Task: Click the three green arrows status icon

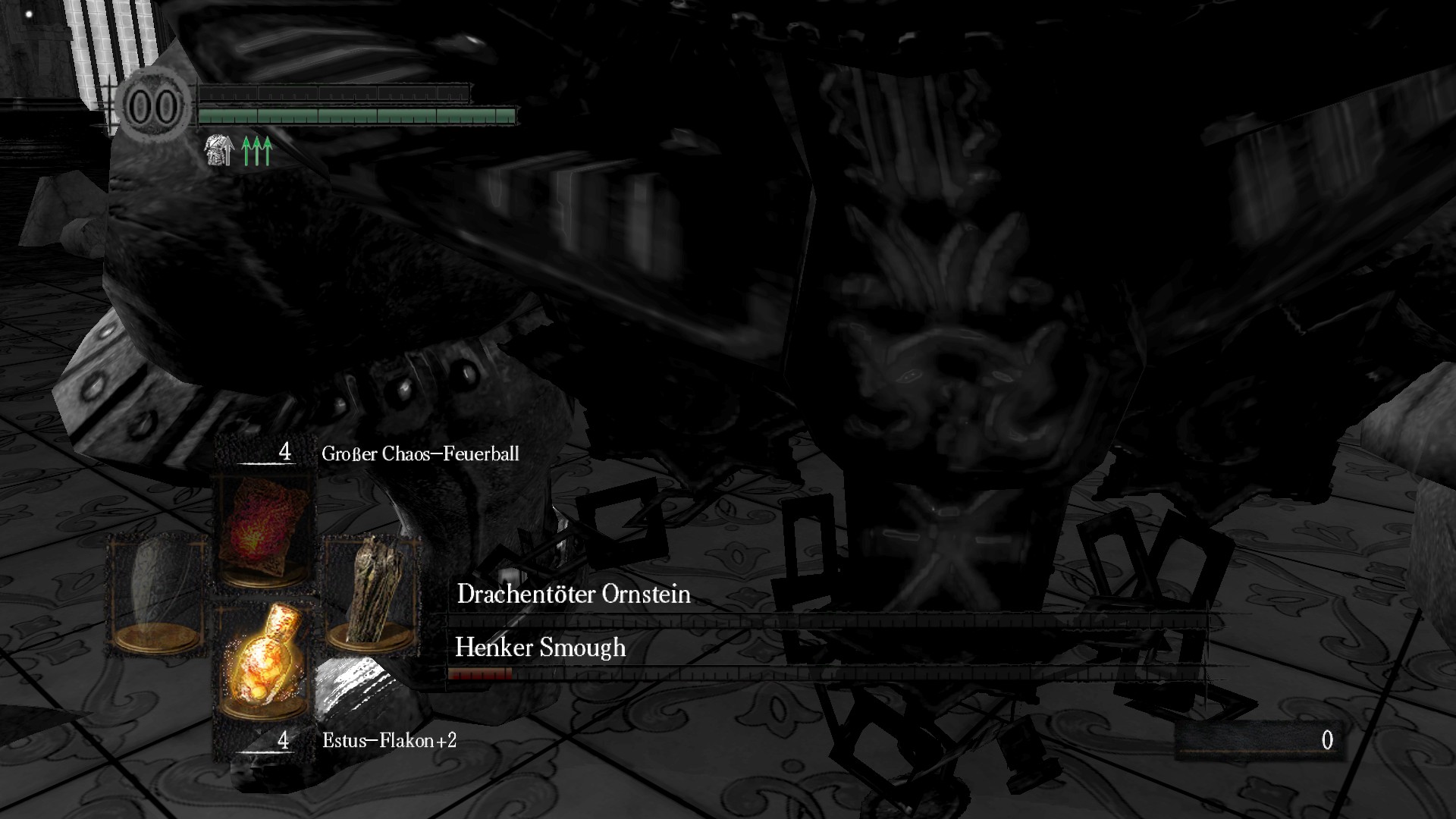Action: (x=257, y=151)
